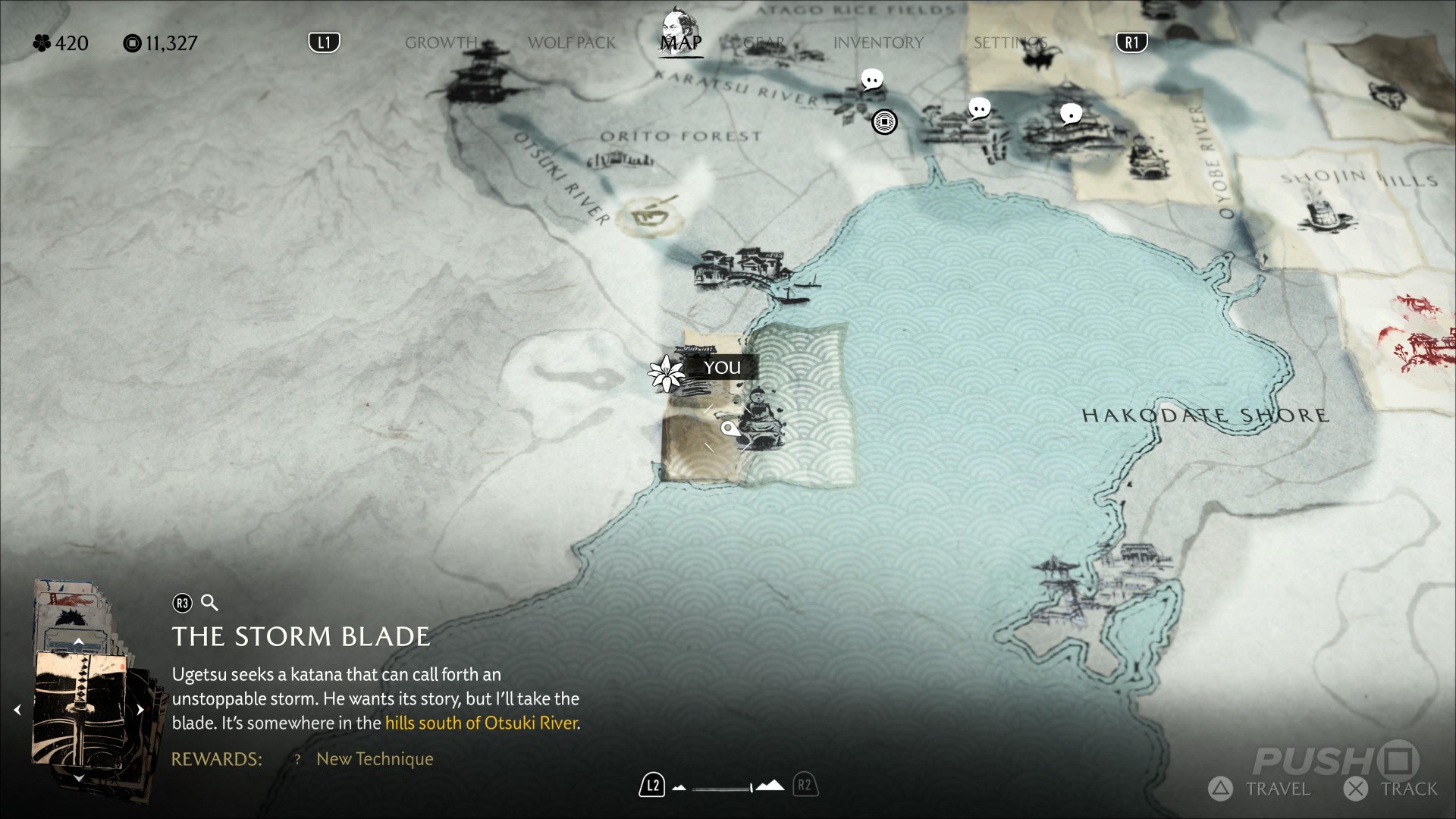Select the magnifier objective marker on map

pyautogui.click(x=729, y=430)
